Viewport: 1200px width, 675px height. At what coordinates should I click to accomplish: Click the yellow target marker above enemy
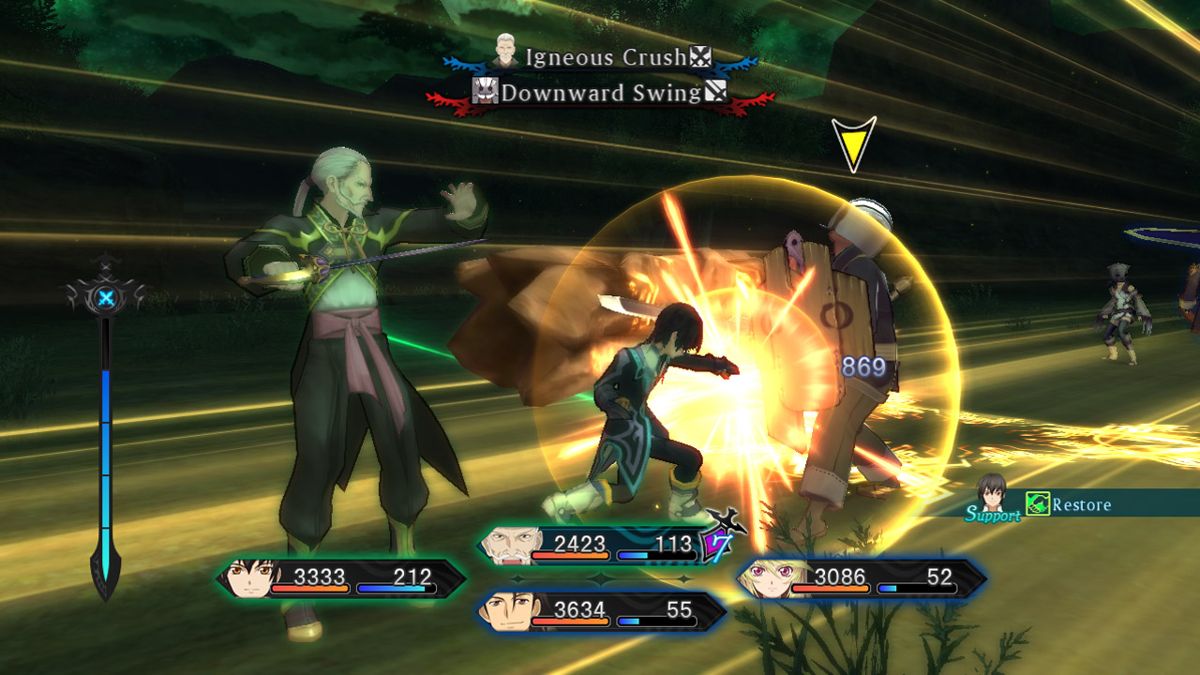853,142
